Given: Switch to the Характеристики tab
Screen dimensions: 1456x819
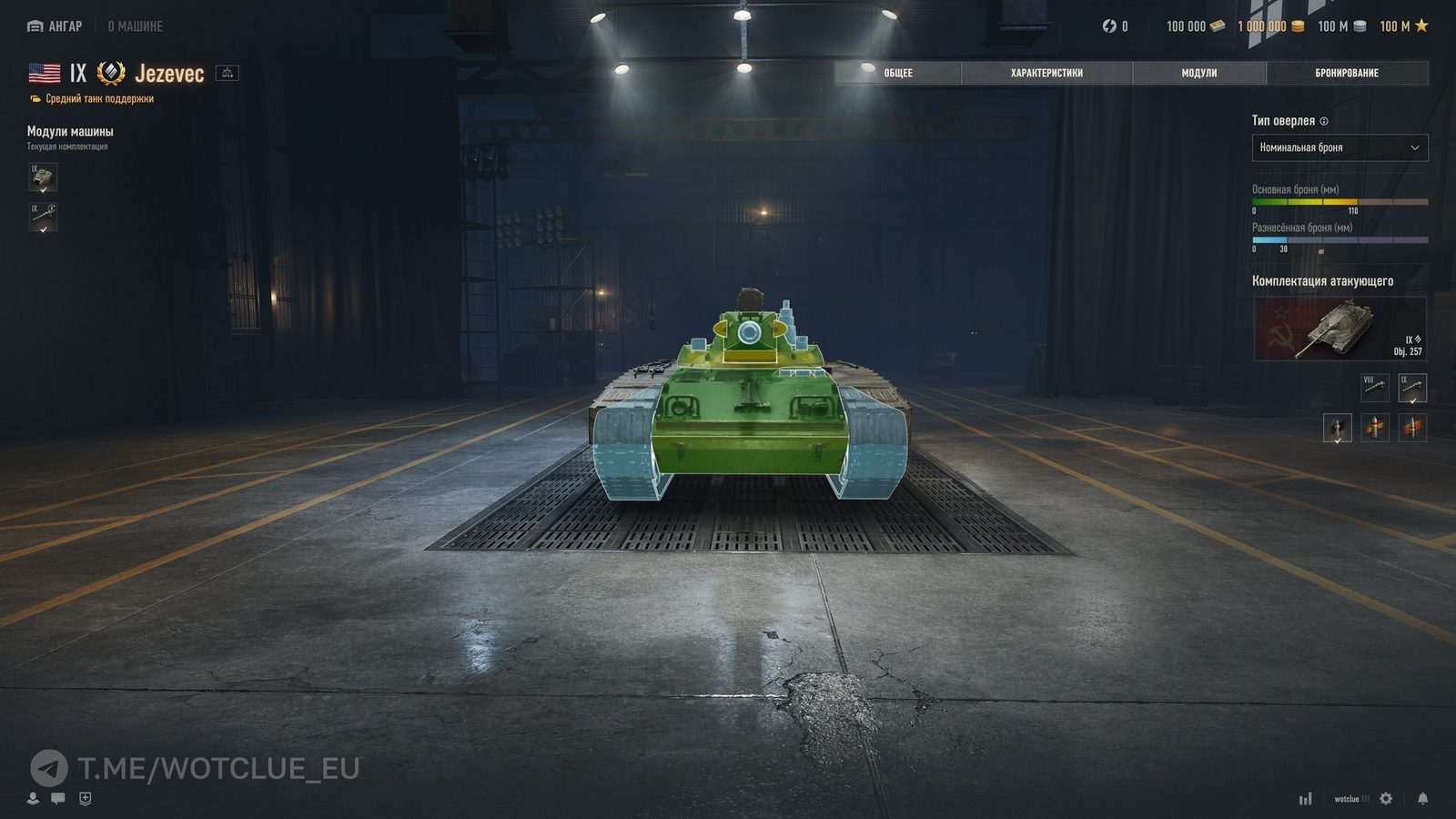Looking at the screenshot, I should 1046,73.
